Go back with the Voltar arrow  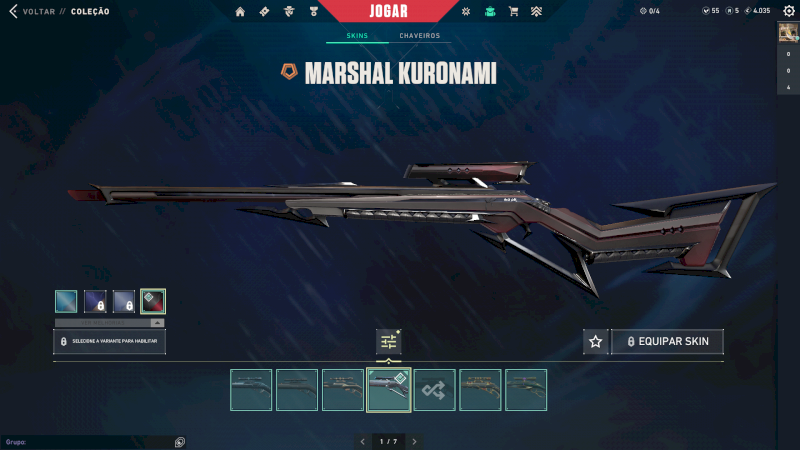click(x=13, y=12)
